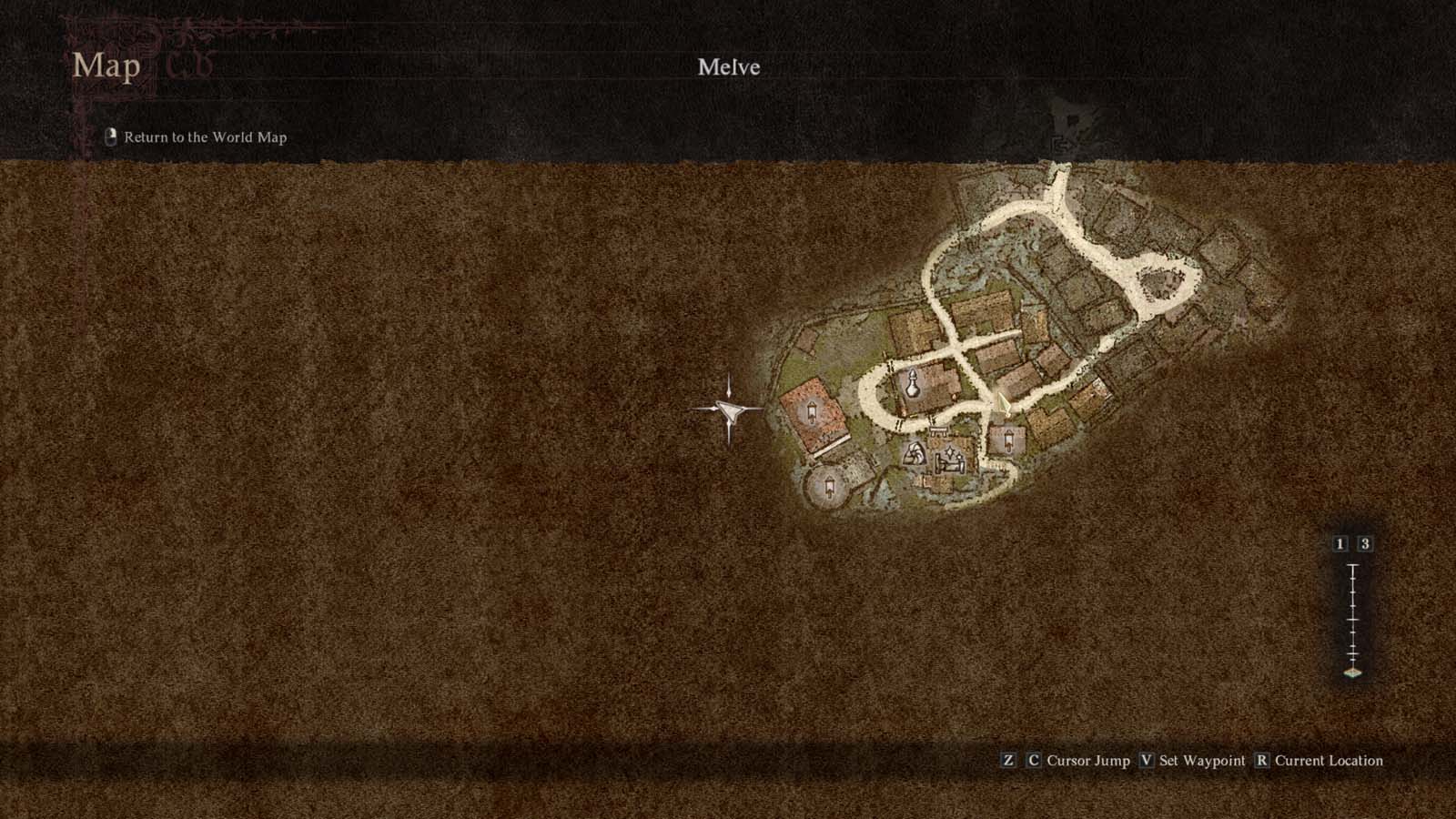The width and height of the screenshot is (1456, 819).
Task: Click the lantern icon in the circular courtyard
Action: click(x=830, y=486)
